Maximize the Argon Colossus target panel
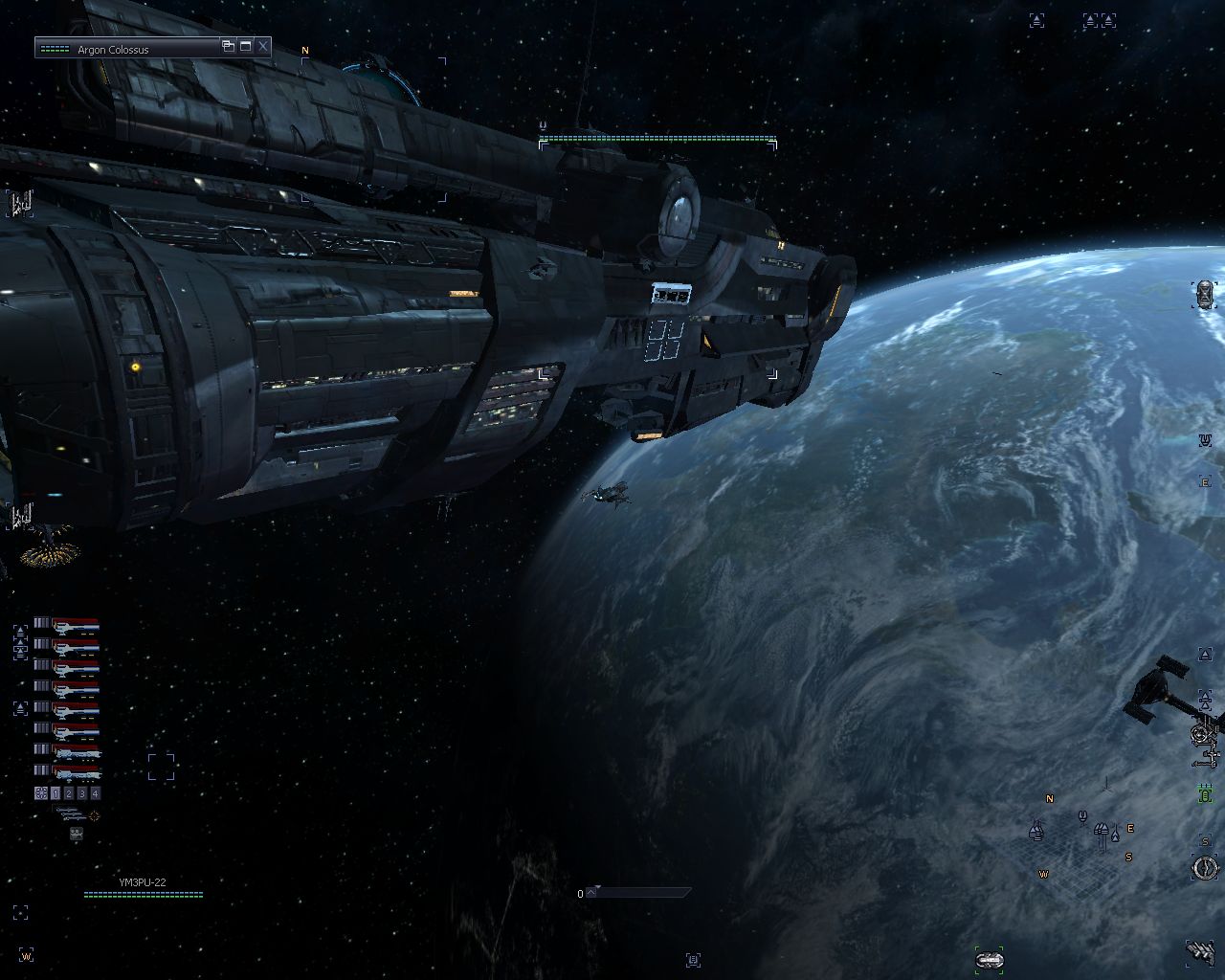Image resolution: width=1225 pixels, height=980 pixels. click(x=246, y=46)
